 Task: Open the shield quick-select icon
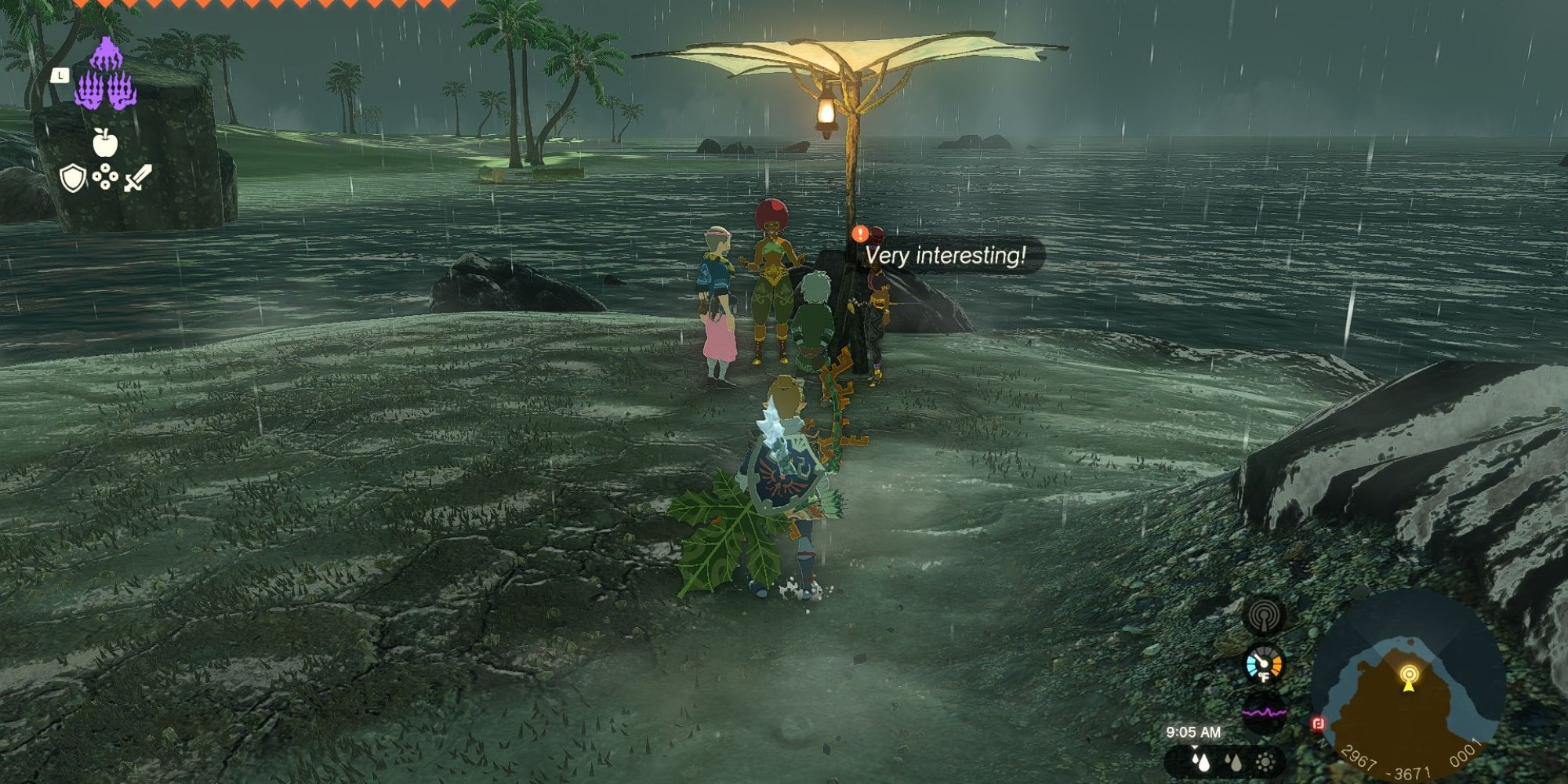(x=72, y=178)
